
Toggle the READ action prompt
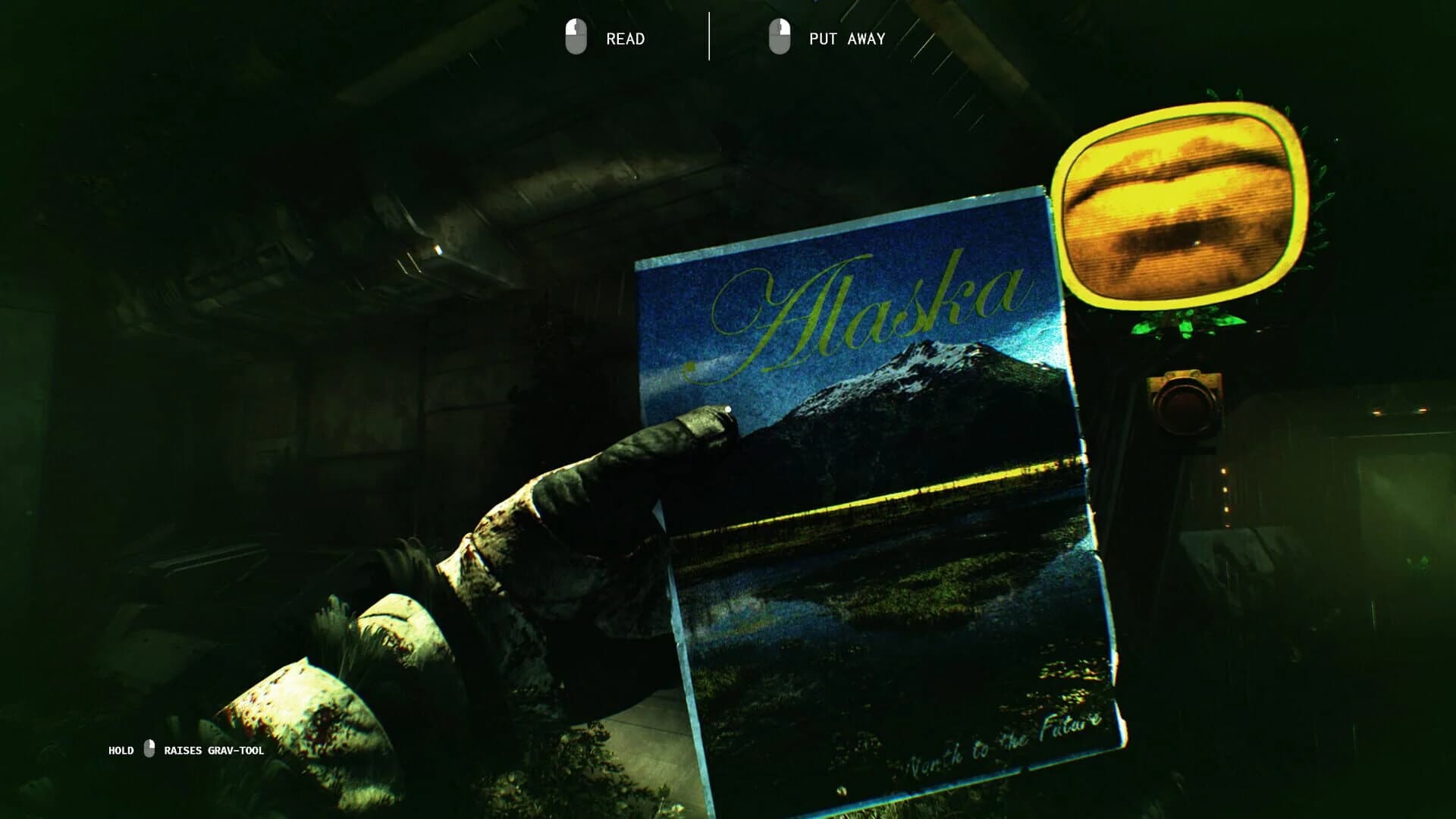623,37
